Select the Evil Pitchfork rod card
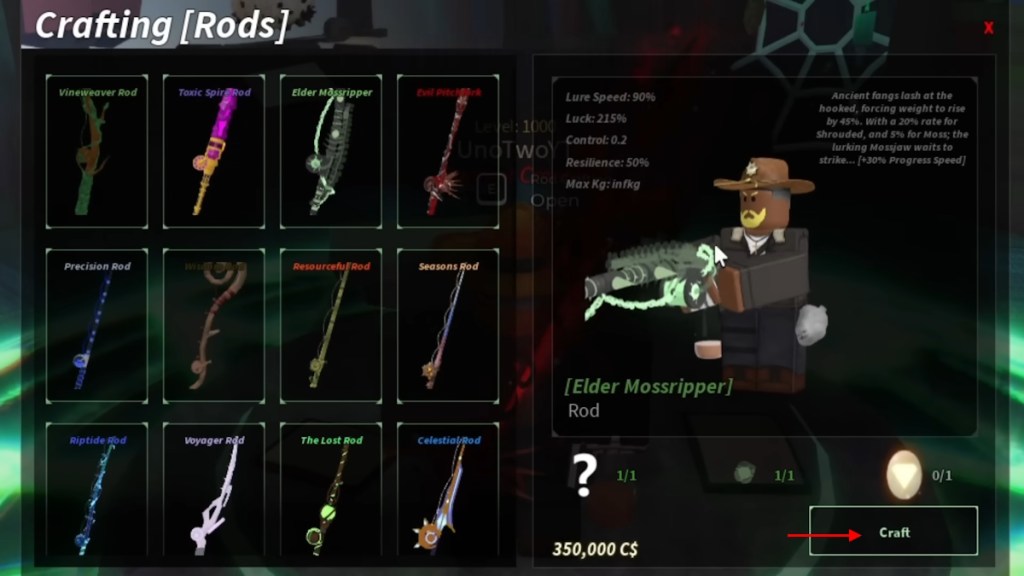 448,151
